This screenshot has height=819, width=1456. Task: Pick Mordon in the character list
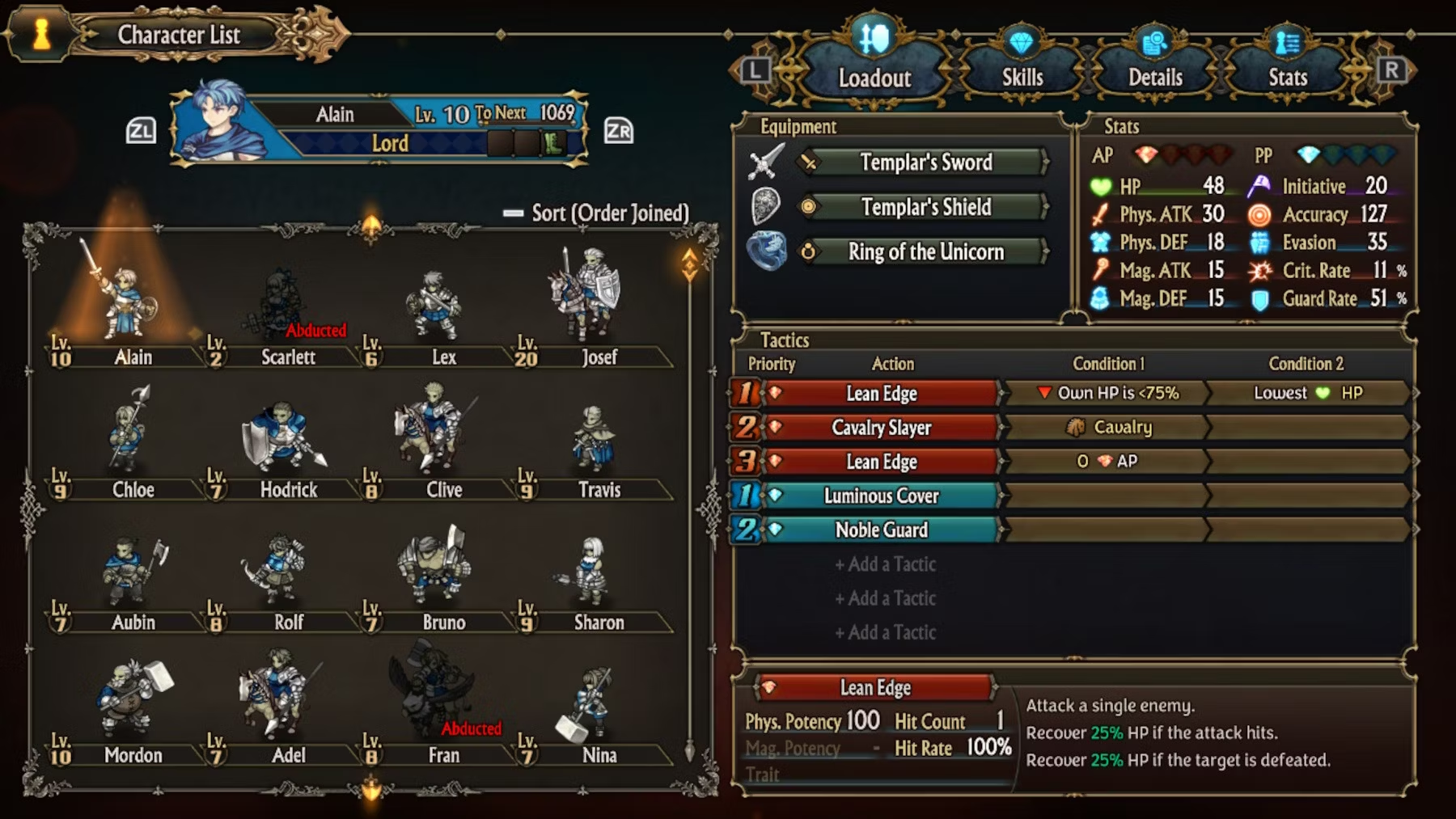(129, 703)
